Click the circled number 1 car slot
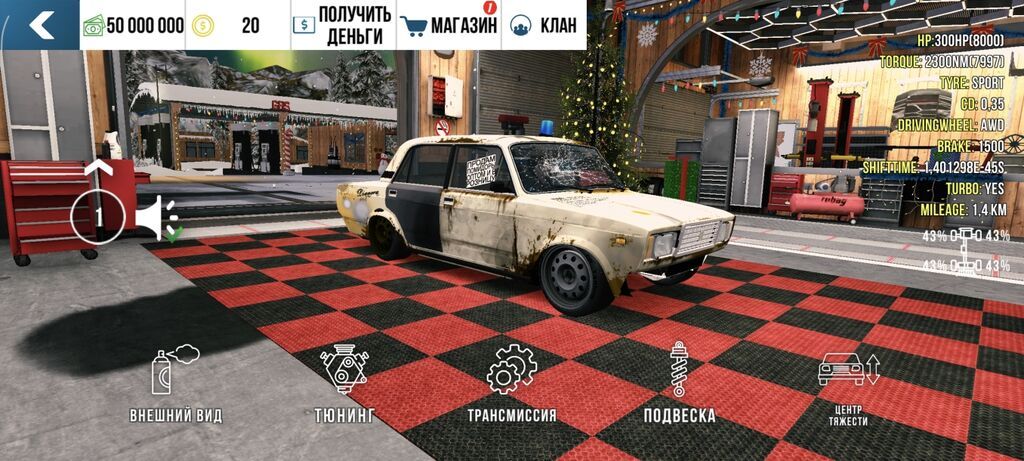Viewport: 1024px width, 461px height. (x=97, y=217)
